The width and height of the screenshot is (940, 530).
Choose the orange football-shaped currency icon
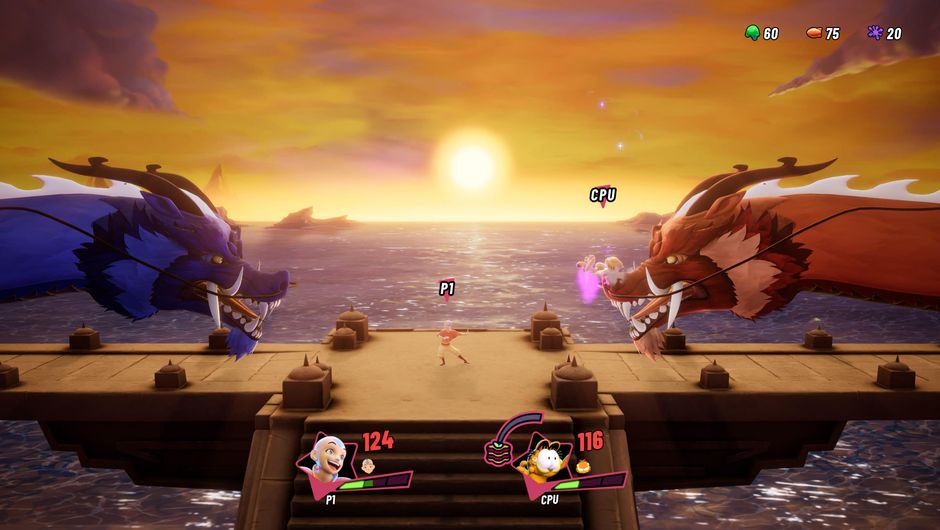[x=814, y=33]
